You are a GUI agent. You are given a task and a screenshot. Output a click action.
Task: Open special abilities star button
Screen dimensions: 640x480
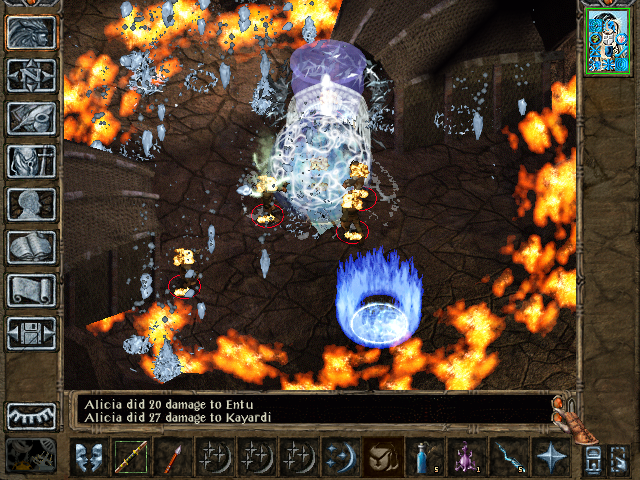(549, 458)
